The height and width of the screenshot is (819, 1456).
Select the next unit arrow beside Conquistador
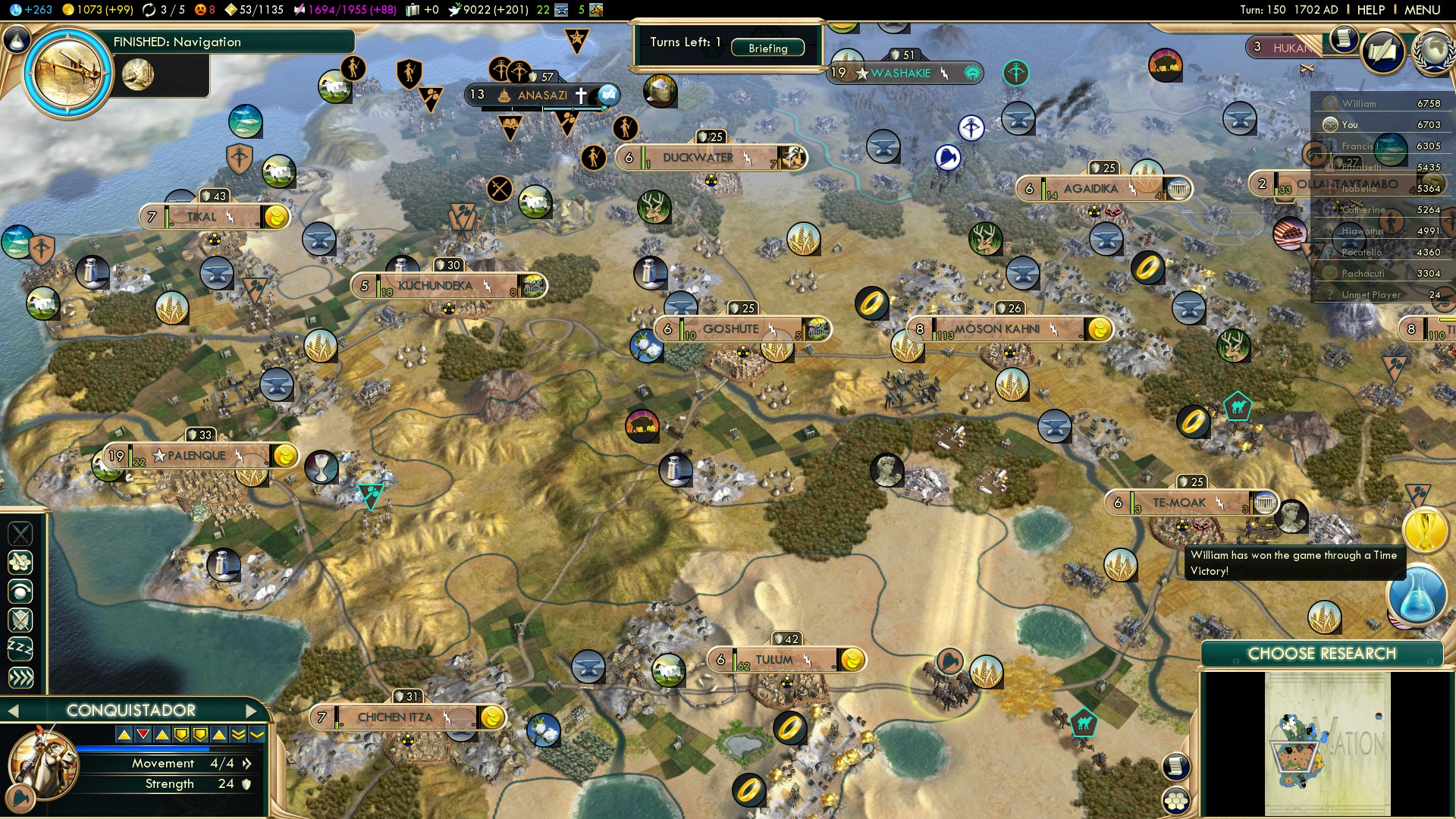tap(252, 711)
